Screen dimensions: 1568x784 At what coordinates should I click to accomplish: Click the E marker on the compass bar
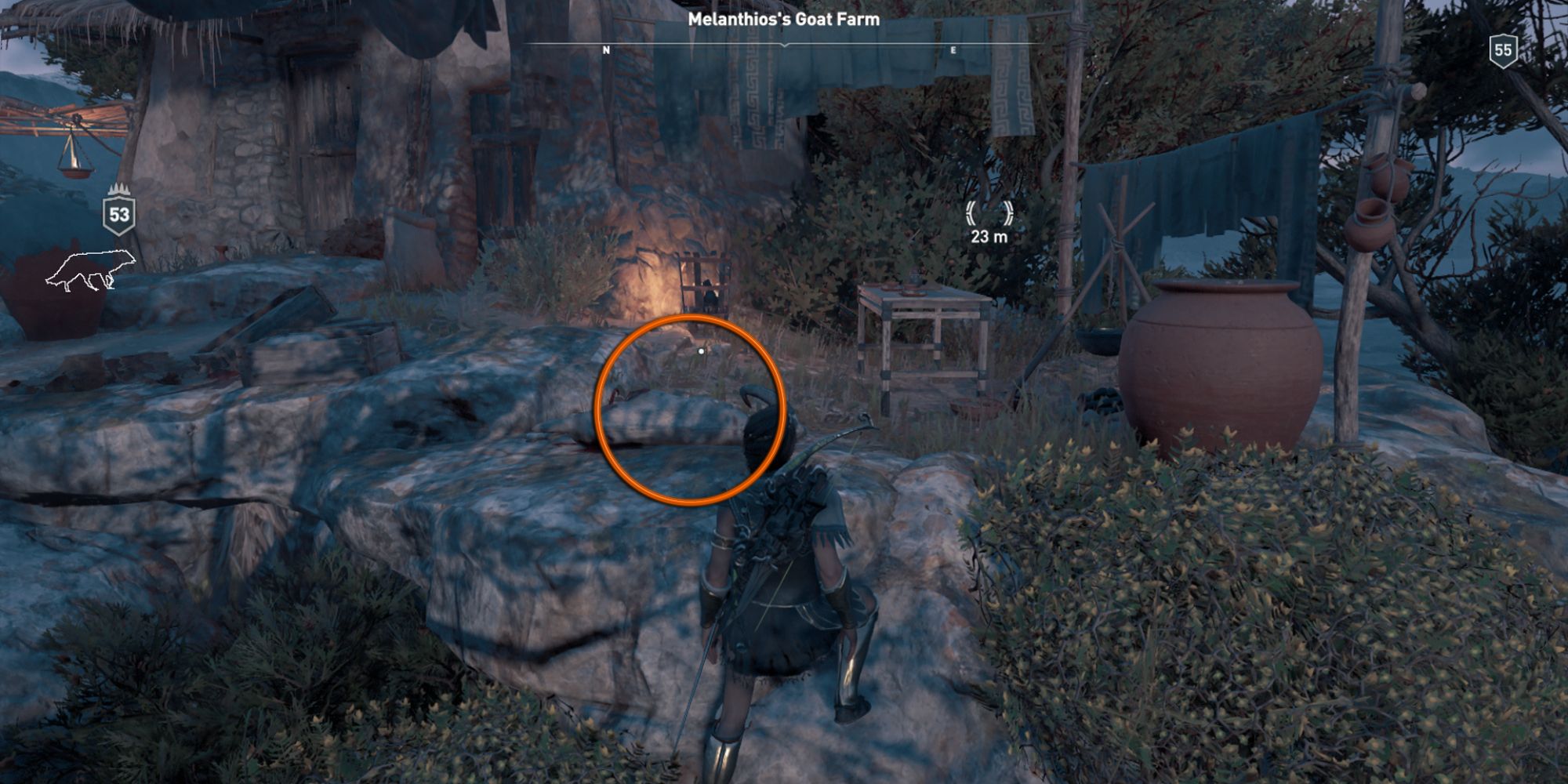(x=953, y=49)
